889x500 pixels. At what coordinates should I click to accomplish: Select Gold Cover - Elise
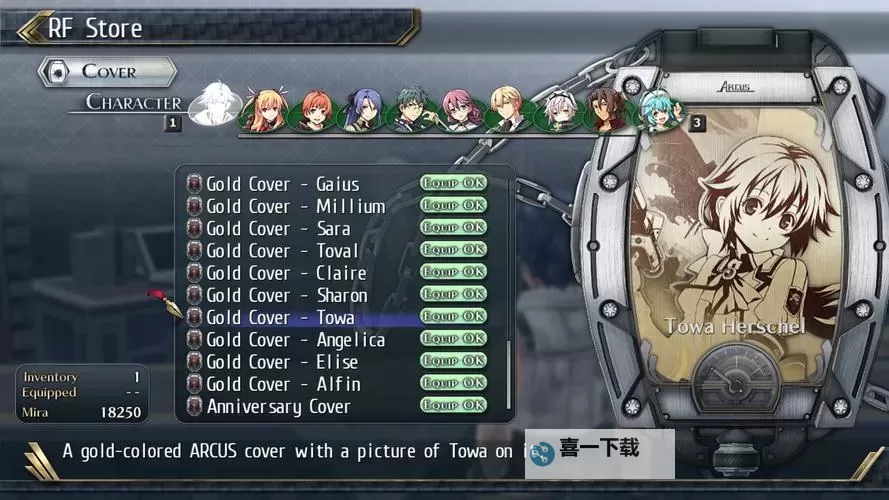pos(282,362)
